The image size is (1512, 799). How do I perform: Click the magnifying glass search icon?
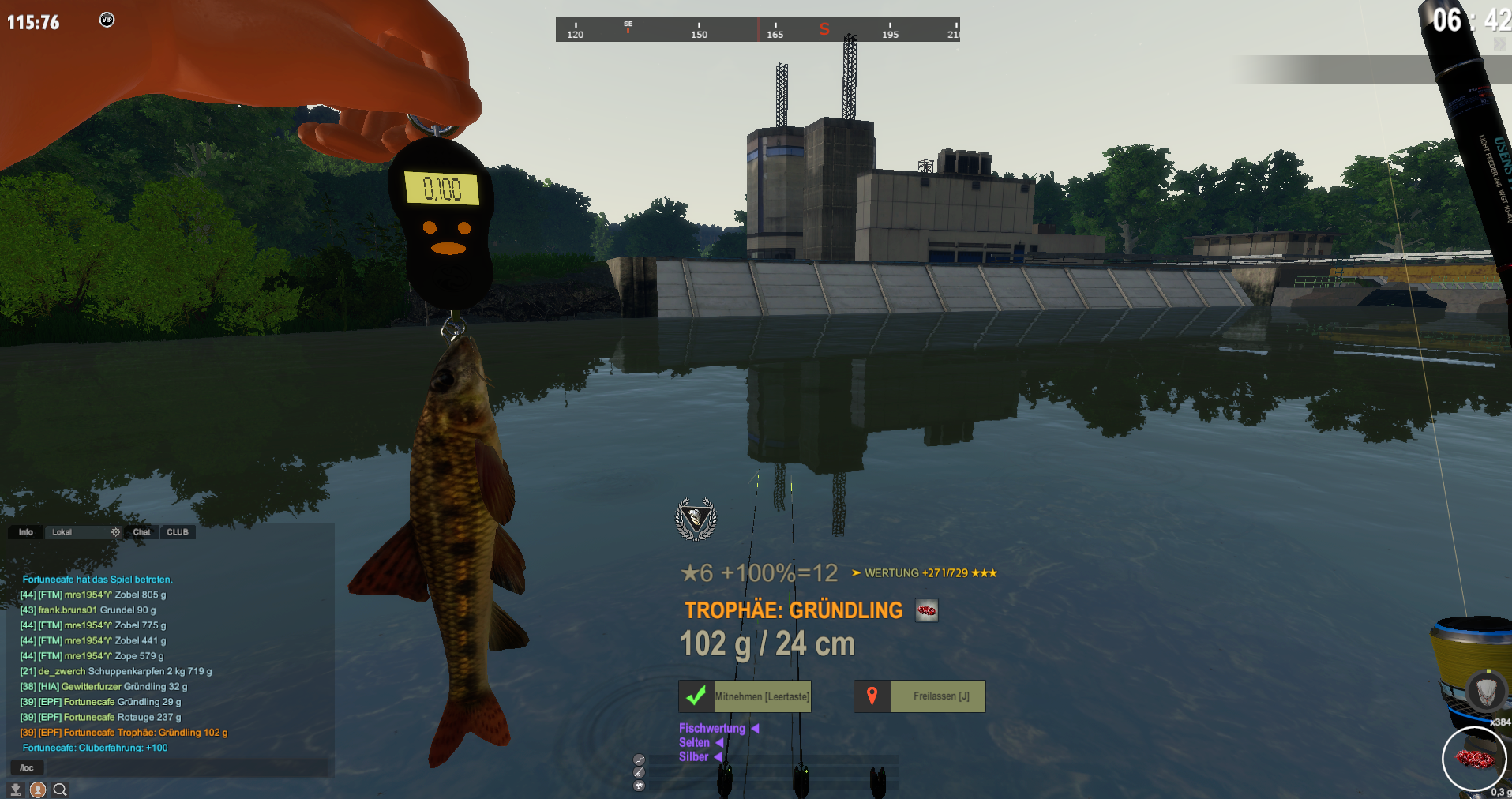pos(60,789)
